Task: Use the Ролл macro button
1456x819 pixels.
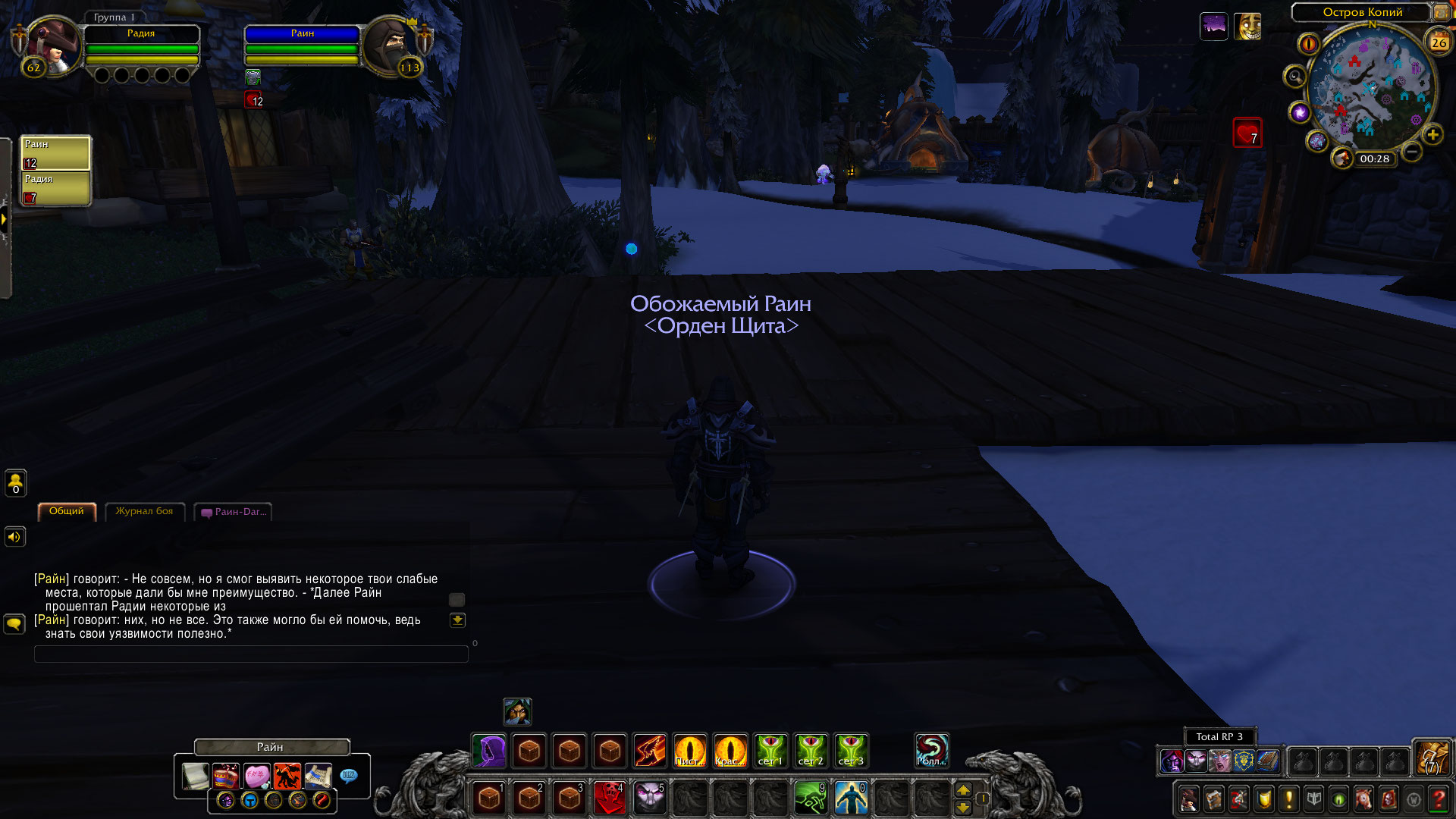Action: pos(931,751)
